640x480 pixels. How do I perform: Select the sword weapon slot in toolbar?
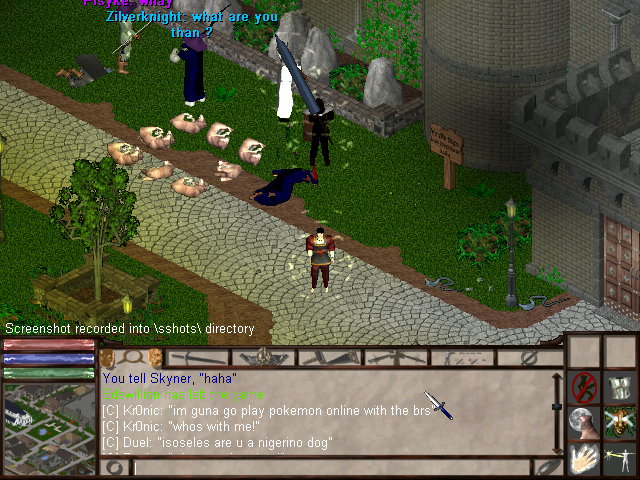[199, 357]
